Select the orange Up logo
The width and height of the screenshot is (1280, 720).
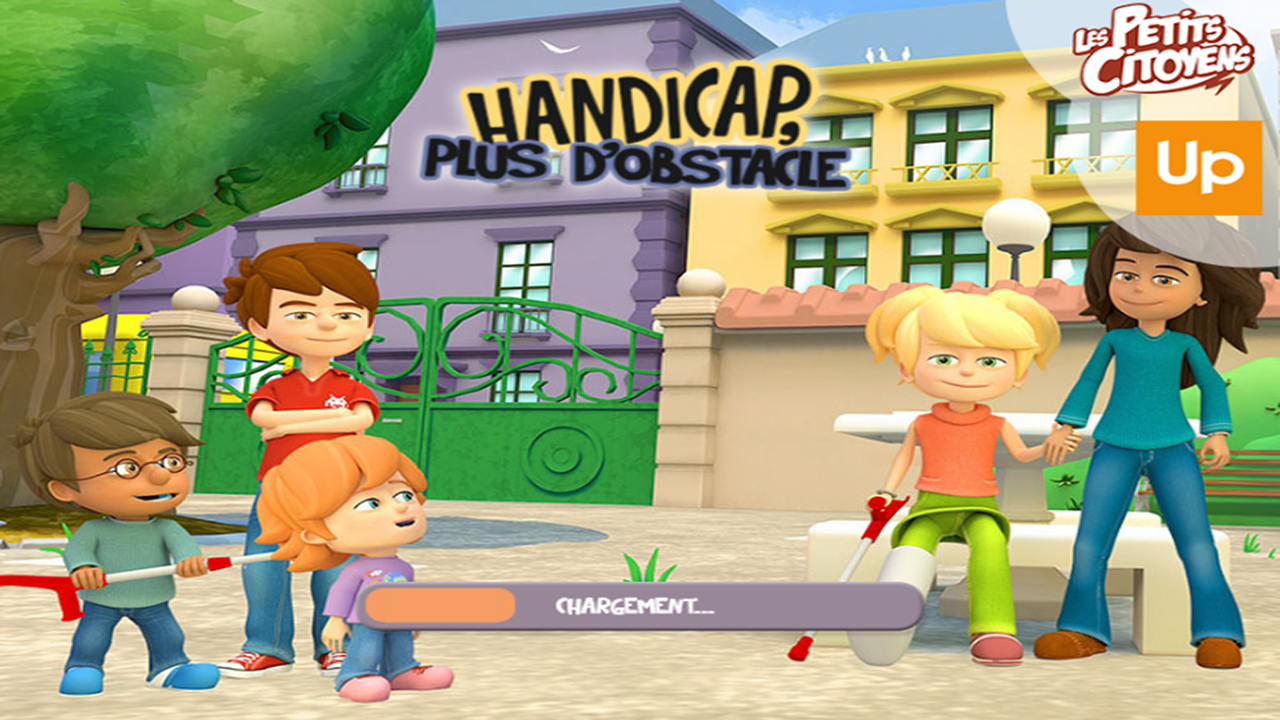(1196, 166)
